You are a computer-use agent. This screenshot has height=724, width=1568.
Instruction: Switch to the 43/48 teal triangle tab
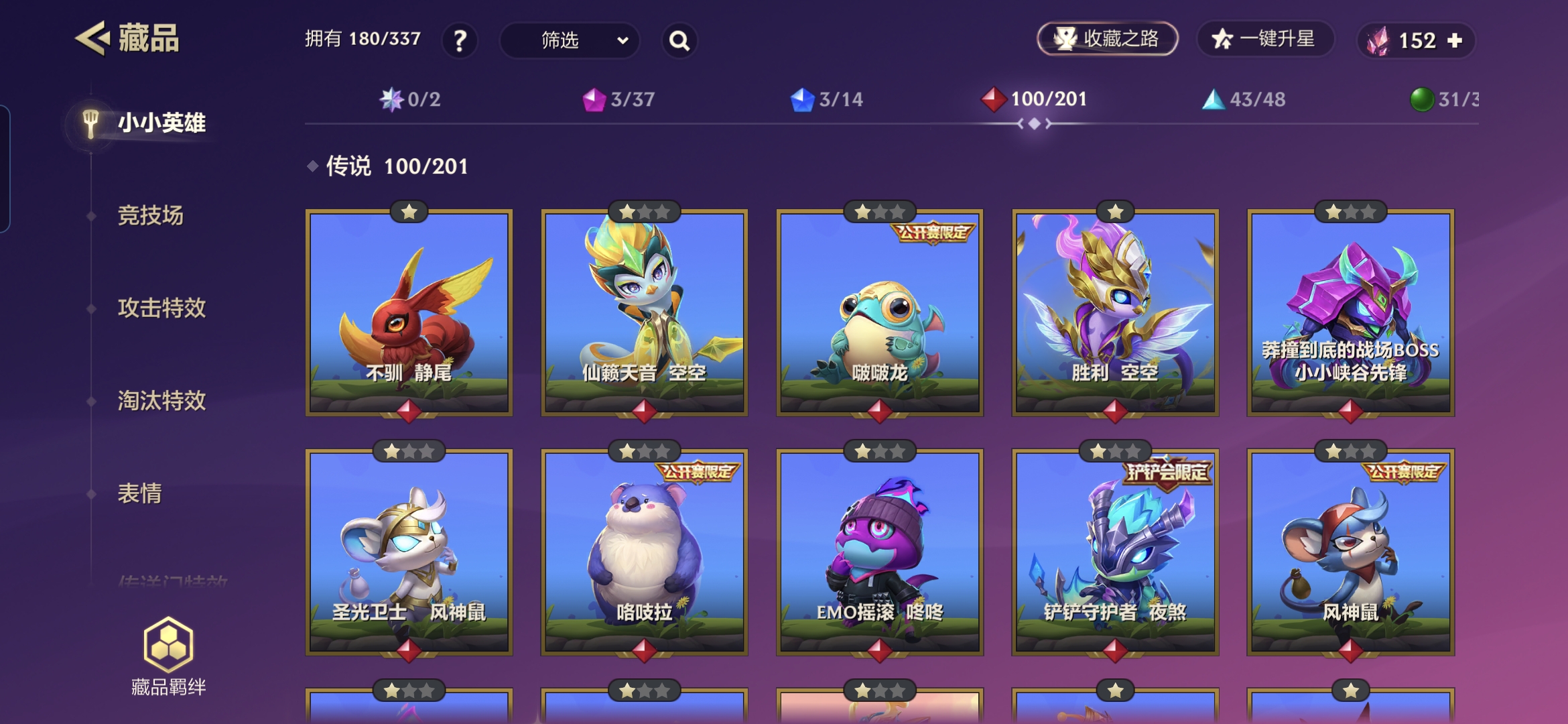click(1244, 100)
